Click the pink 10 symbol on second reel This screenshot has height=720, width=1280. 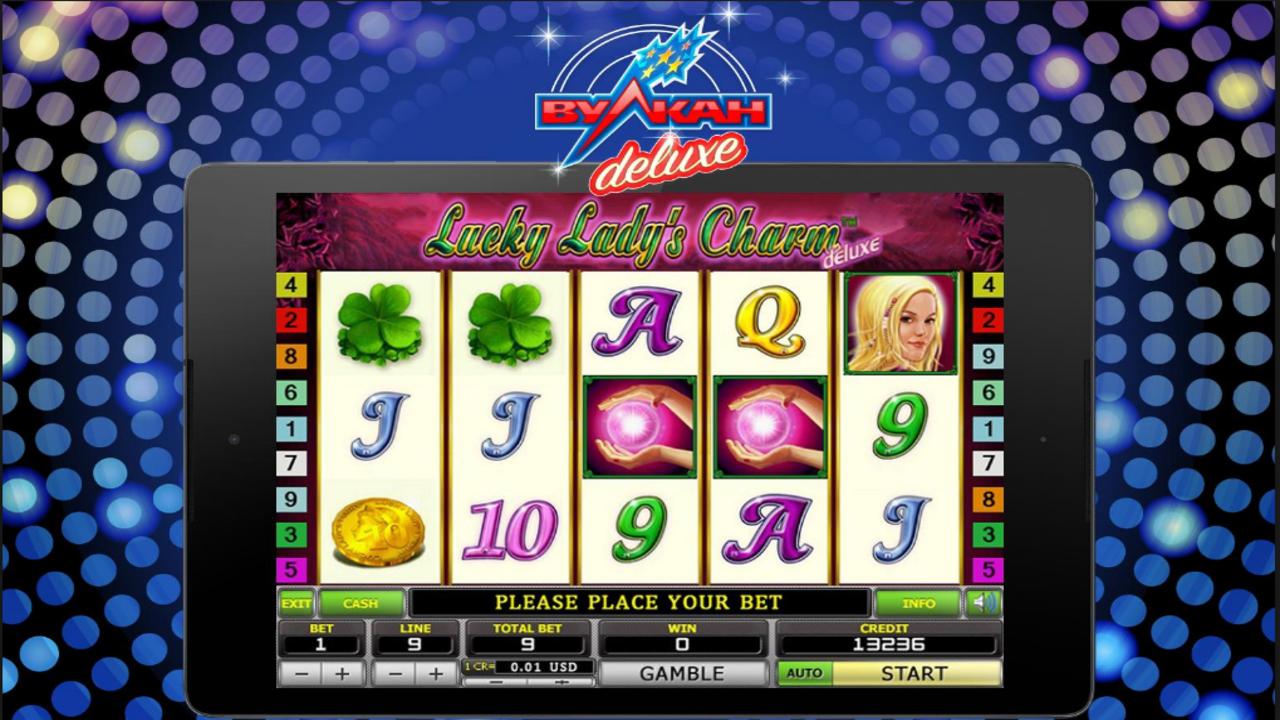click(511, 530)
